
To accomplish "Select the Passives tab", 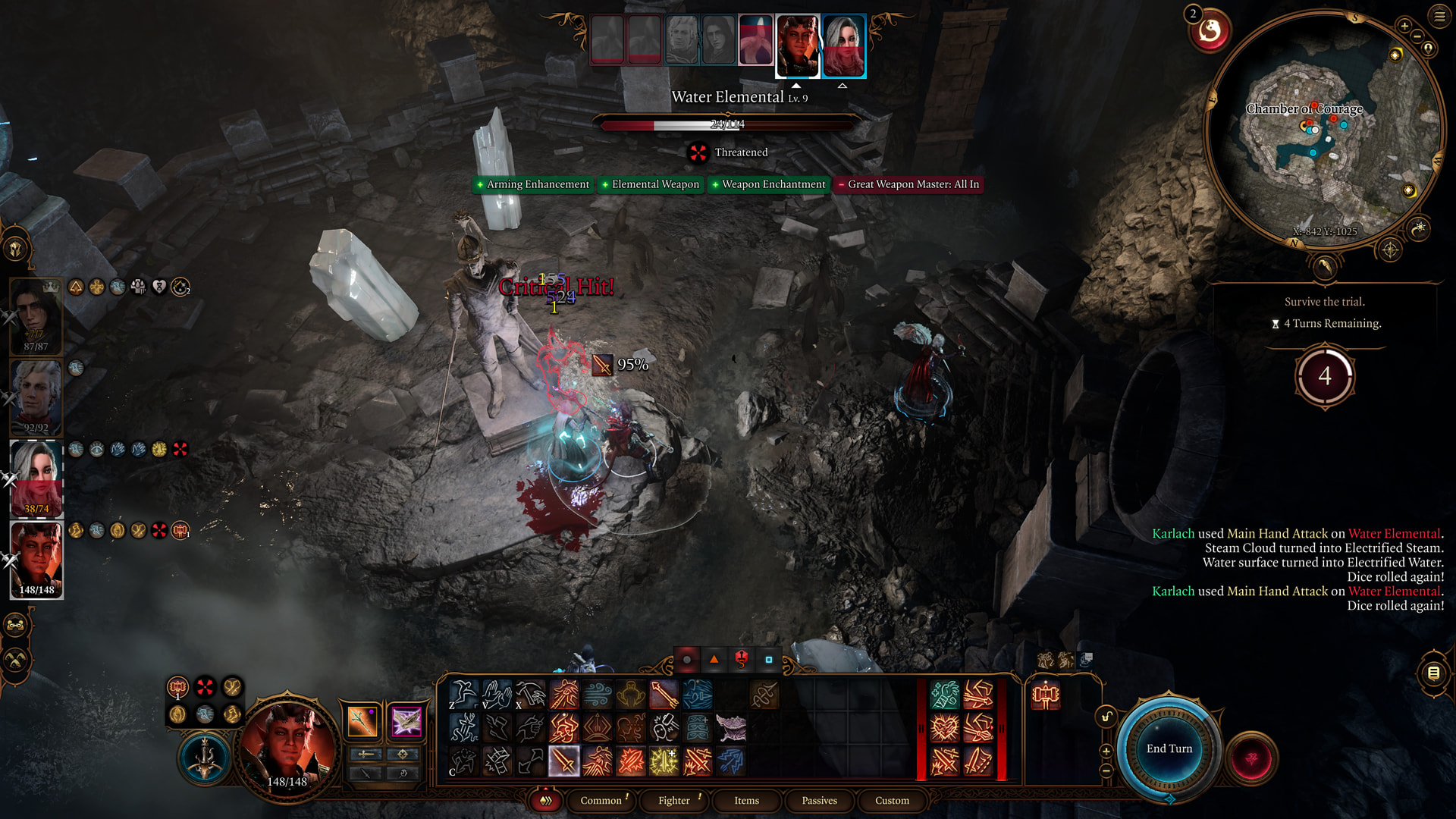I will pyautogui.click(x=819, y=800).
